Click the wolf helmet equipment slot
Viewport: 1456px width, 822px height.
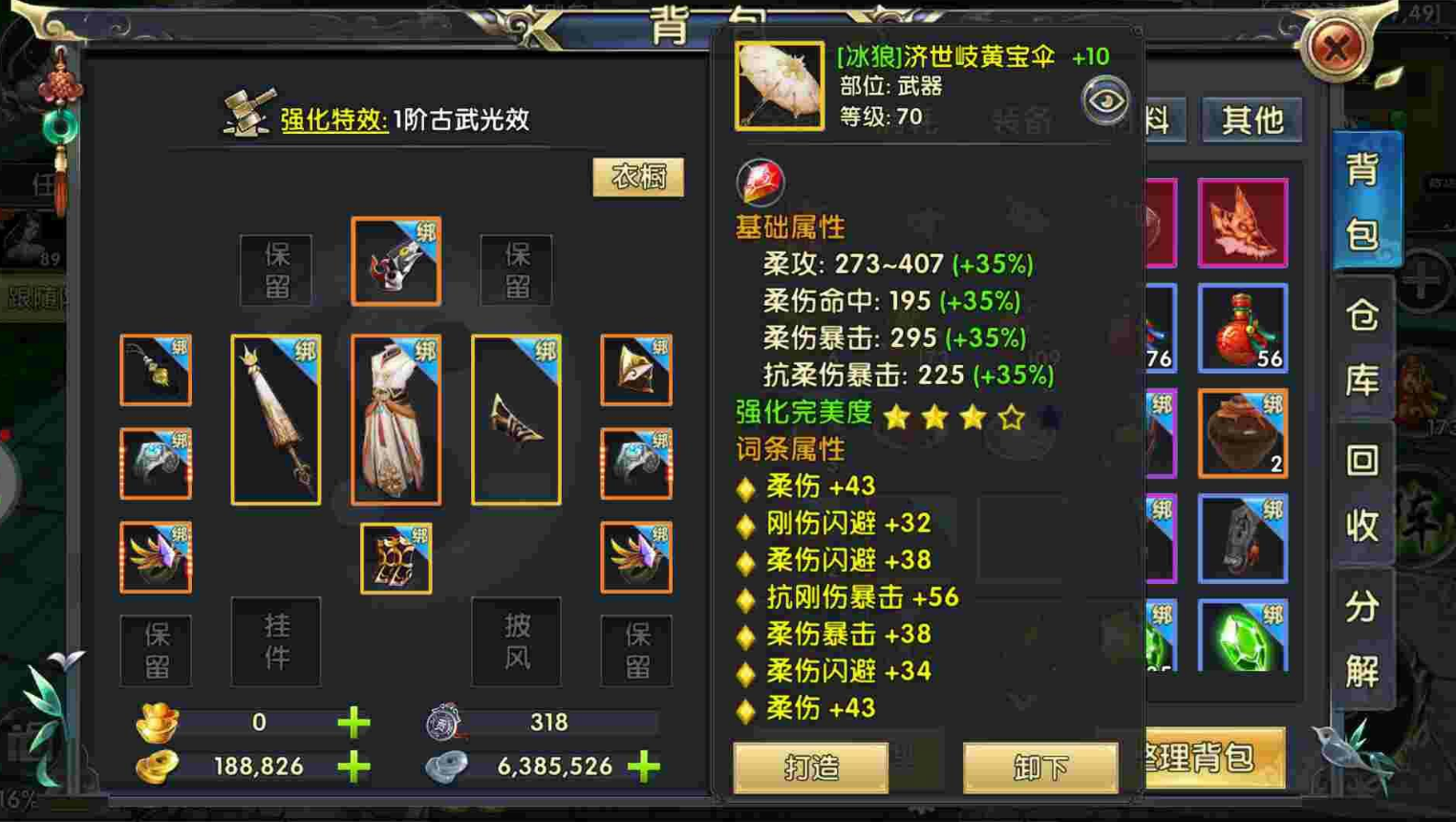pyautogui.click(x=396, y=261)
